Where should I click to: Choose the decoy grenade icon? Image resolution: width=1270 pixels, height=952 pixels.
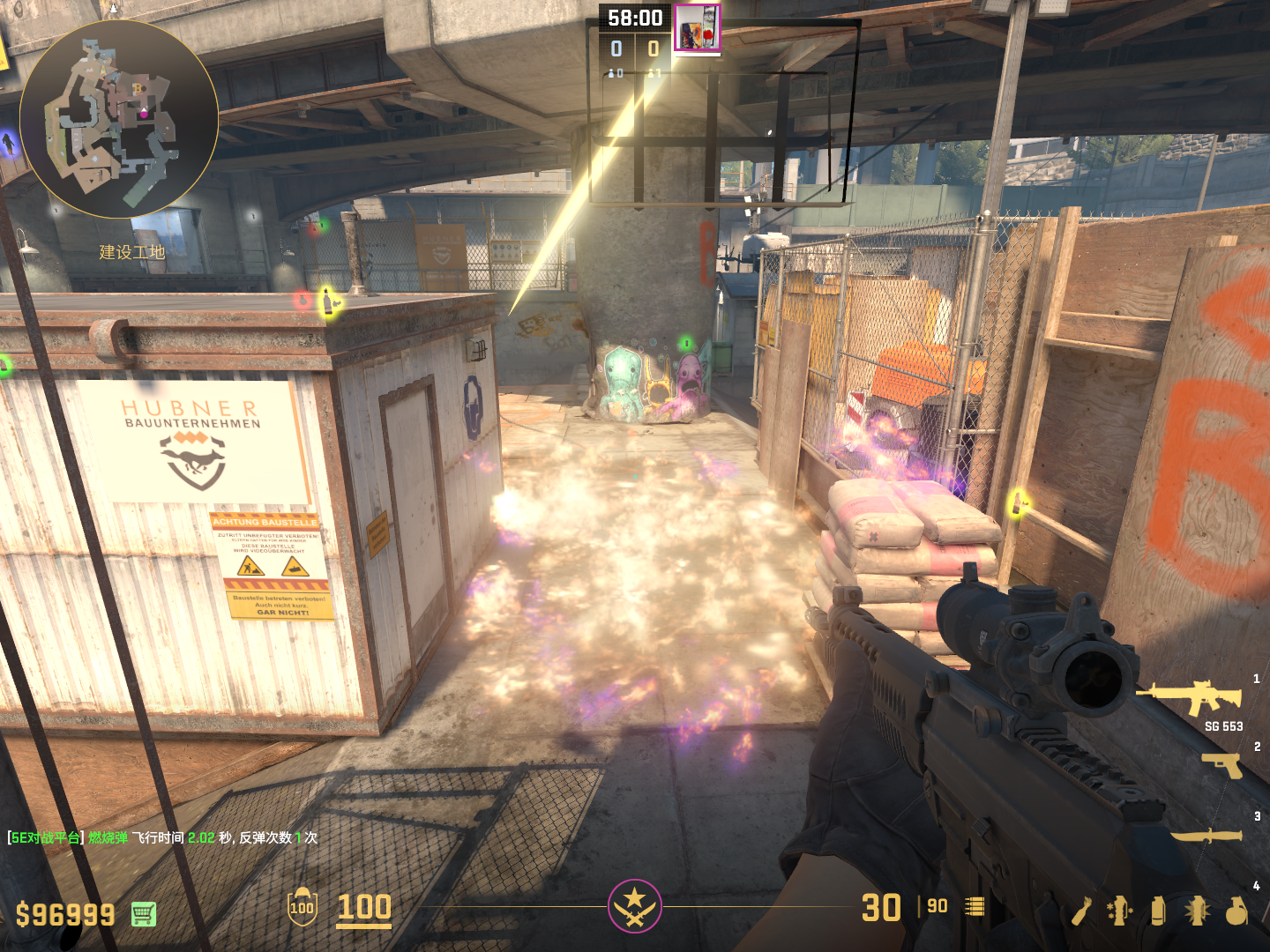1119,911
